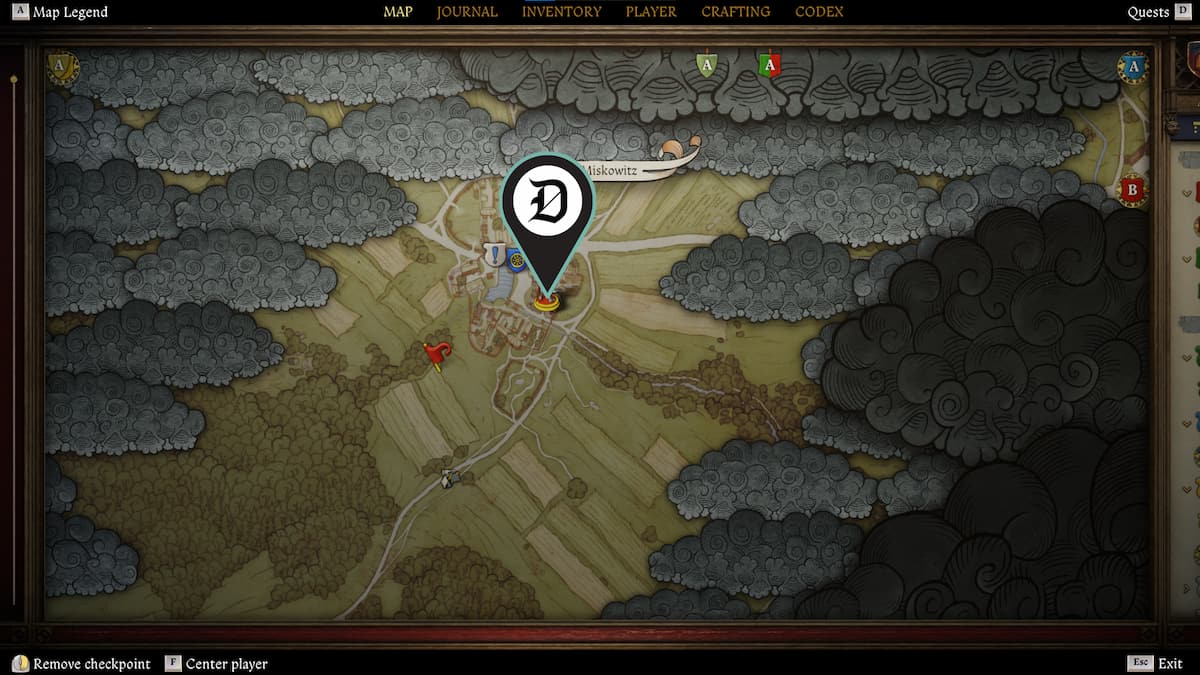Click the red flag checkpoint marker
The image size is (1200, 675).
[x=436, y=354]
